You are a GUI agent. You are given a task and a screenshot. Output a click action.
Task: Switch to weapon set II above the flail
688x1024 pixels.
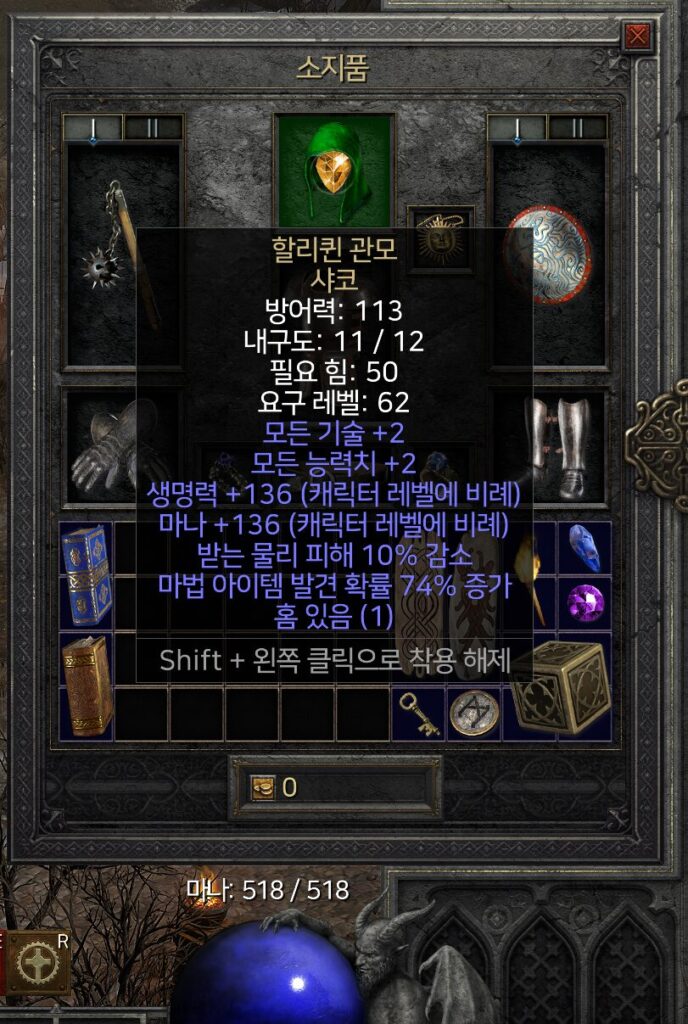pyautogui.click(x=153, y=128)
